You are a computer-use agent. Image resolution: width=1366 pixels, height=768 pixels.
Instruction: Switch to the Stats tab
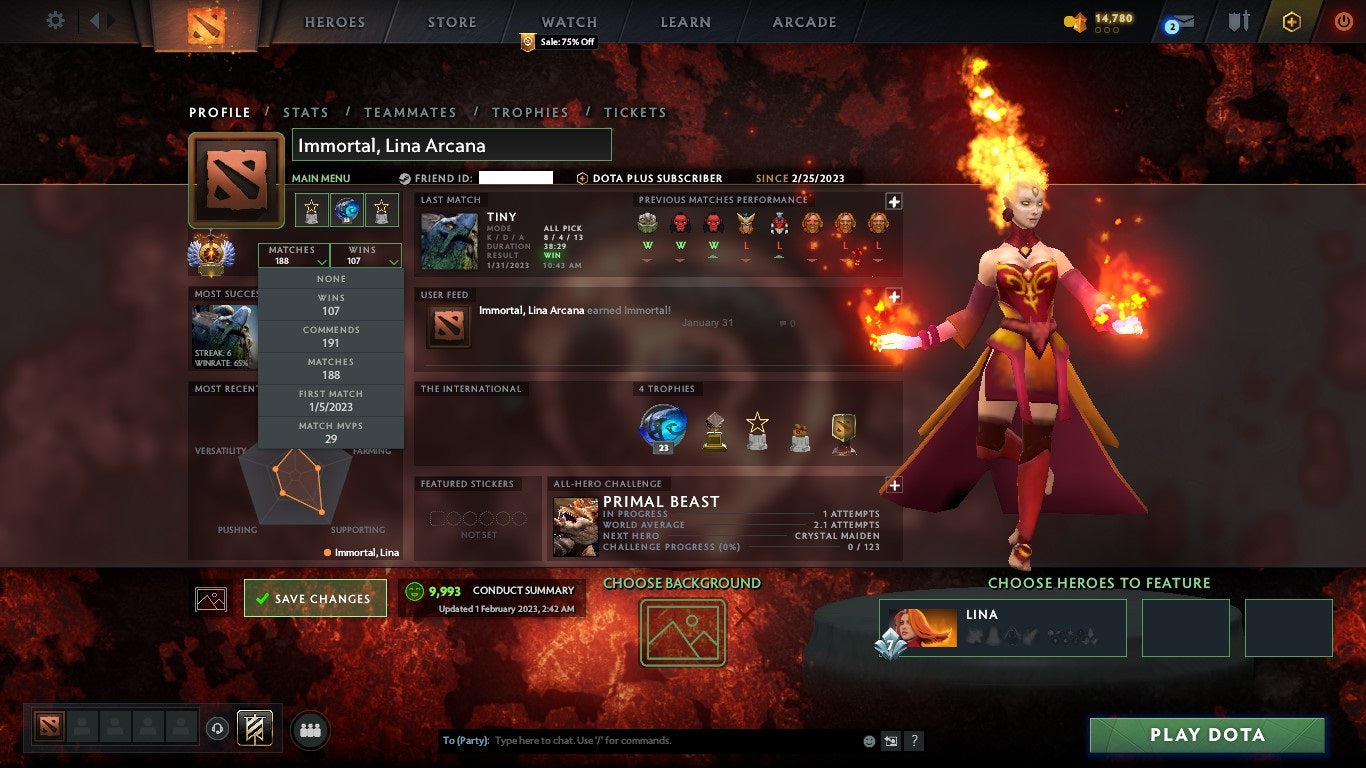coord(306,112)
